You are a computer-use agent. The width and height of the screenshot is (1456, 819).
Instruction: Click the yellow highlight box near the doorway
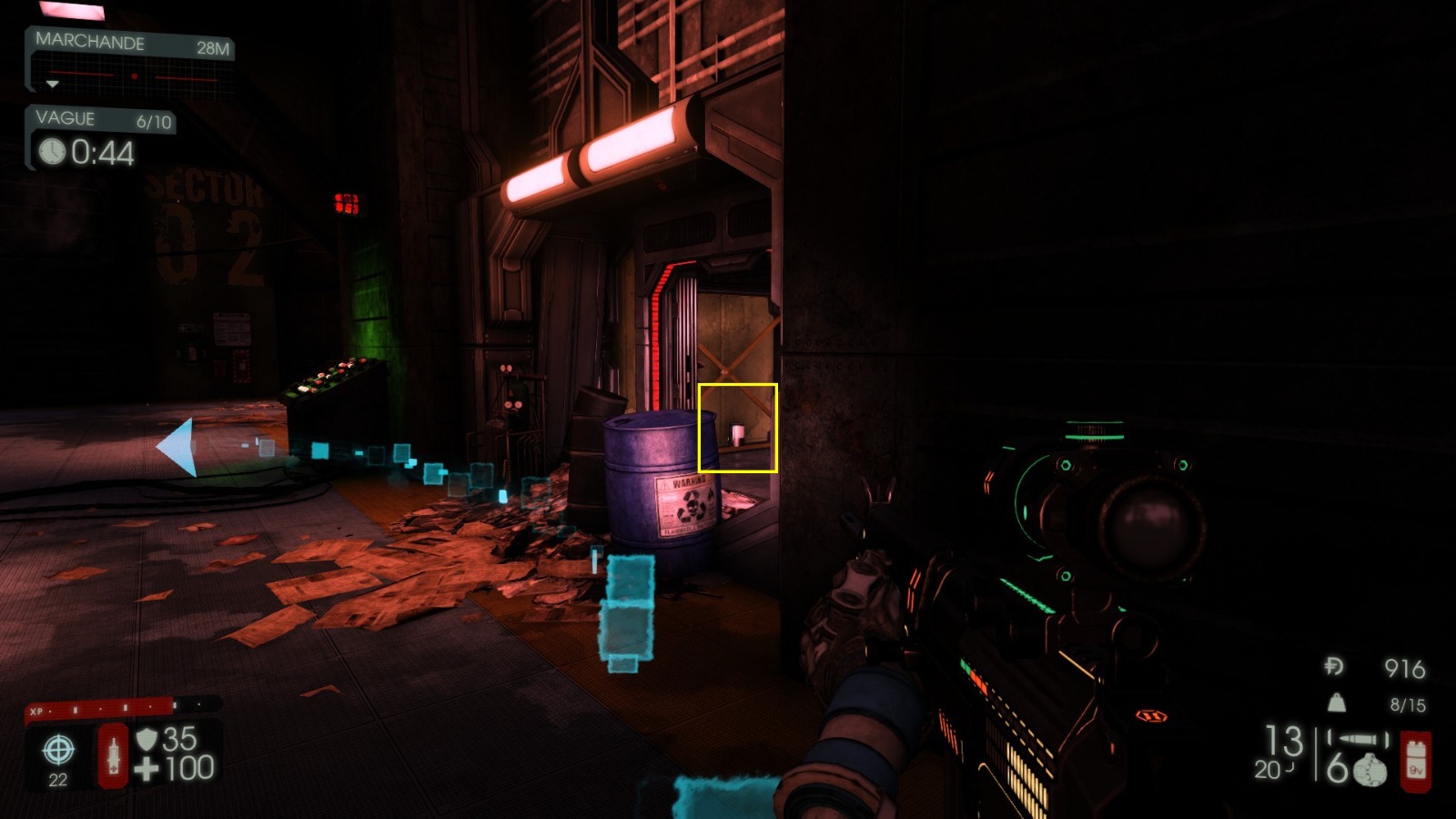tap(738, 429)
